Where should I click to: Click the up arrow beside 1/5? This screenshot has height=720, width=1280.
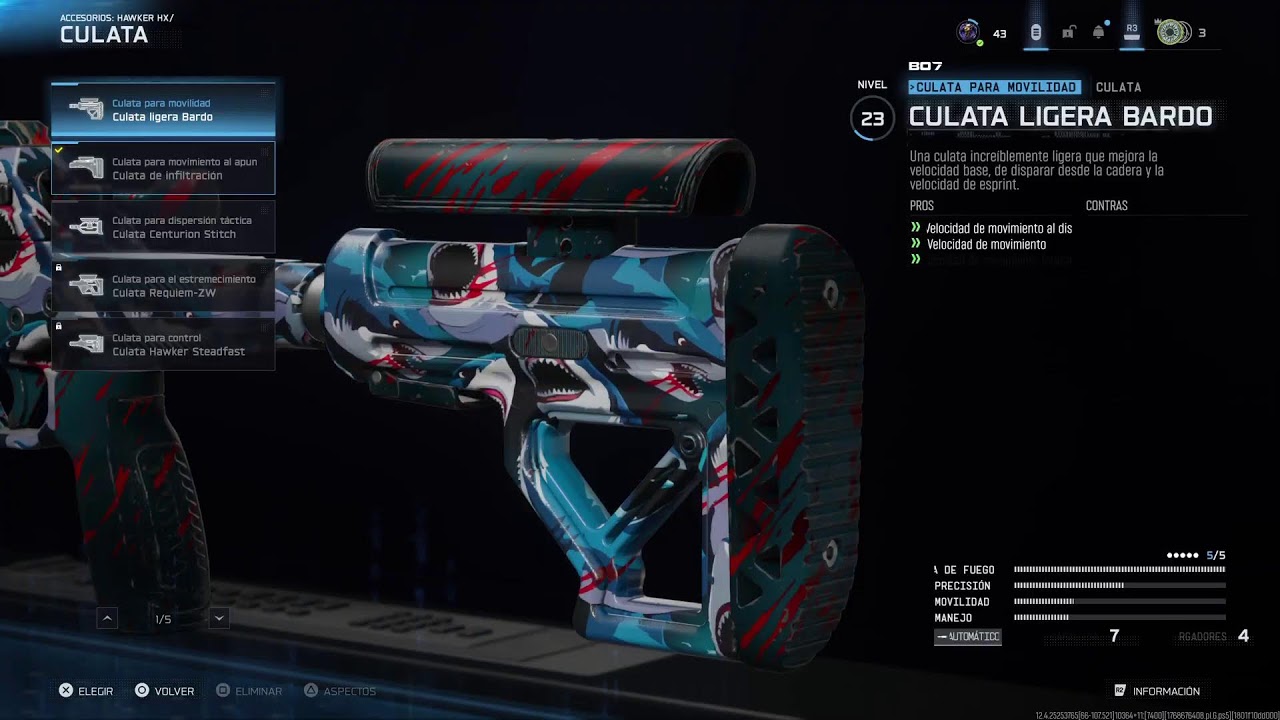point(108,619)
